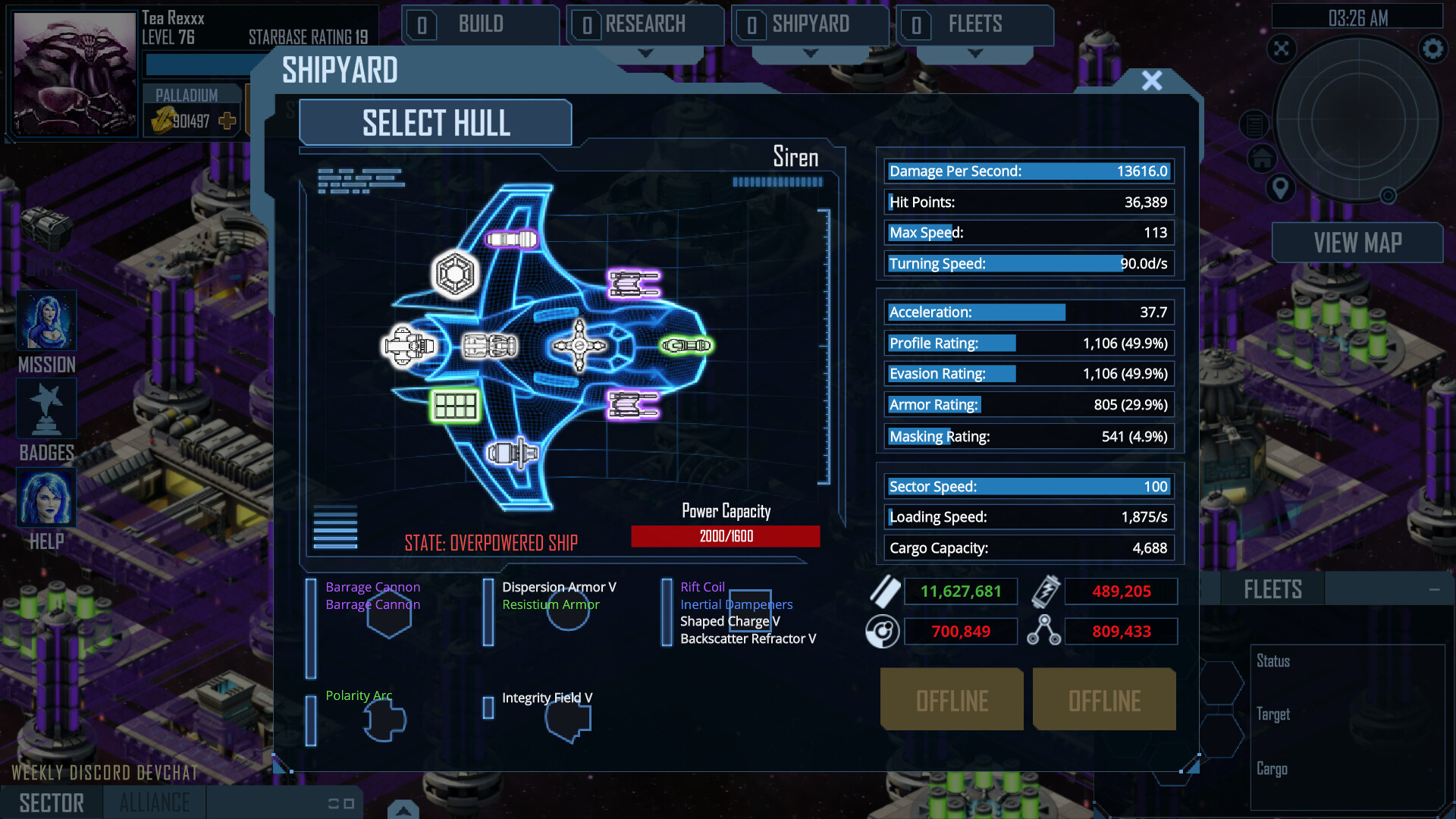1456x819 pixels.
Task: Click the Siren quality level bar
Action: coord(777,182)
